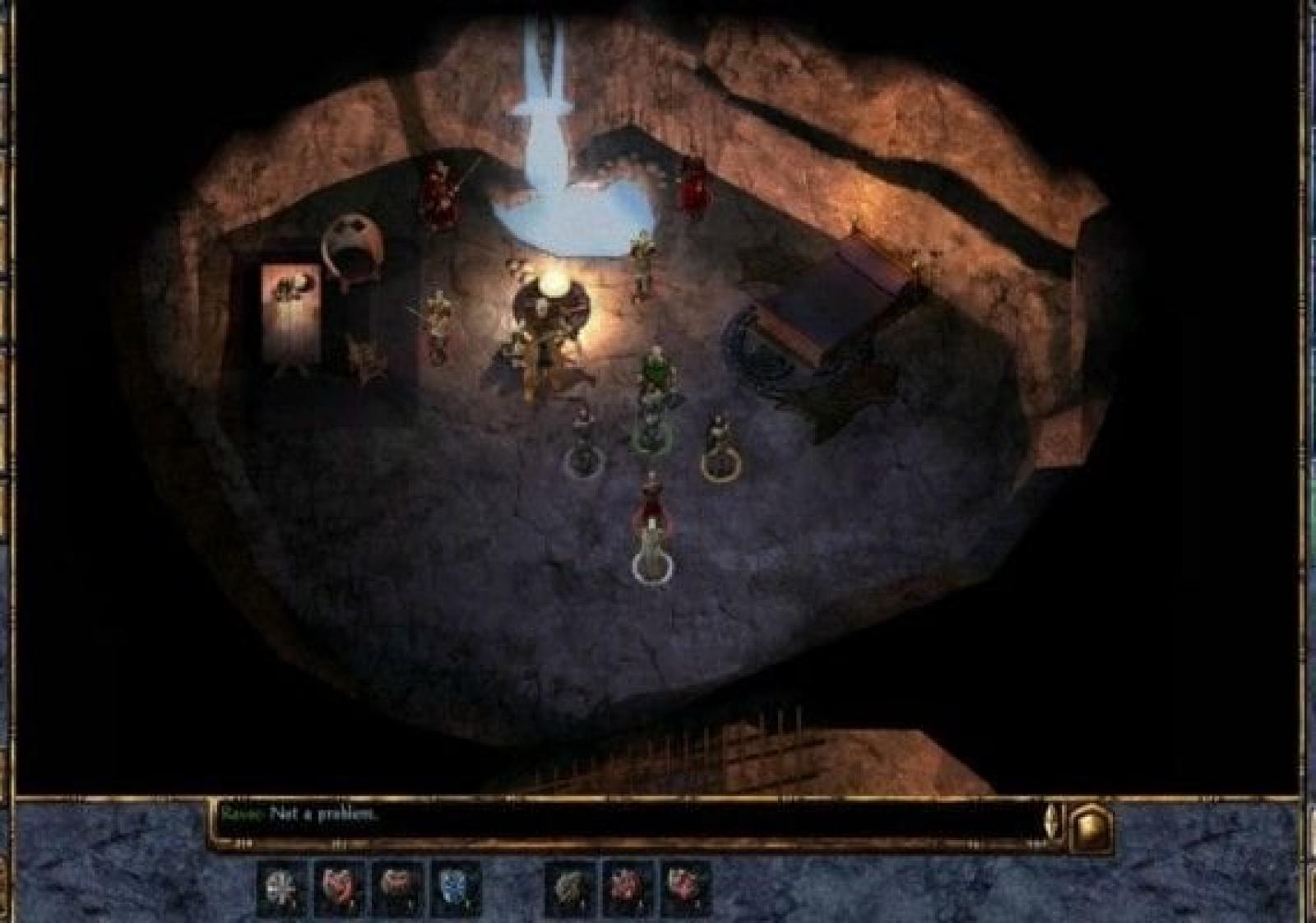The image size is (1316, 923).
Task: Activate the silver-white action bar icon
Action: [281, 888]
